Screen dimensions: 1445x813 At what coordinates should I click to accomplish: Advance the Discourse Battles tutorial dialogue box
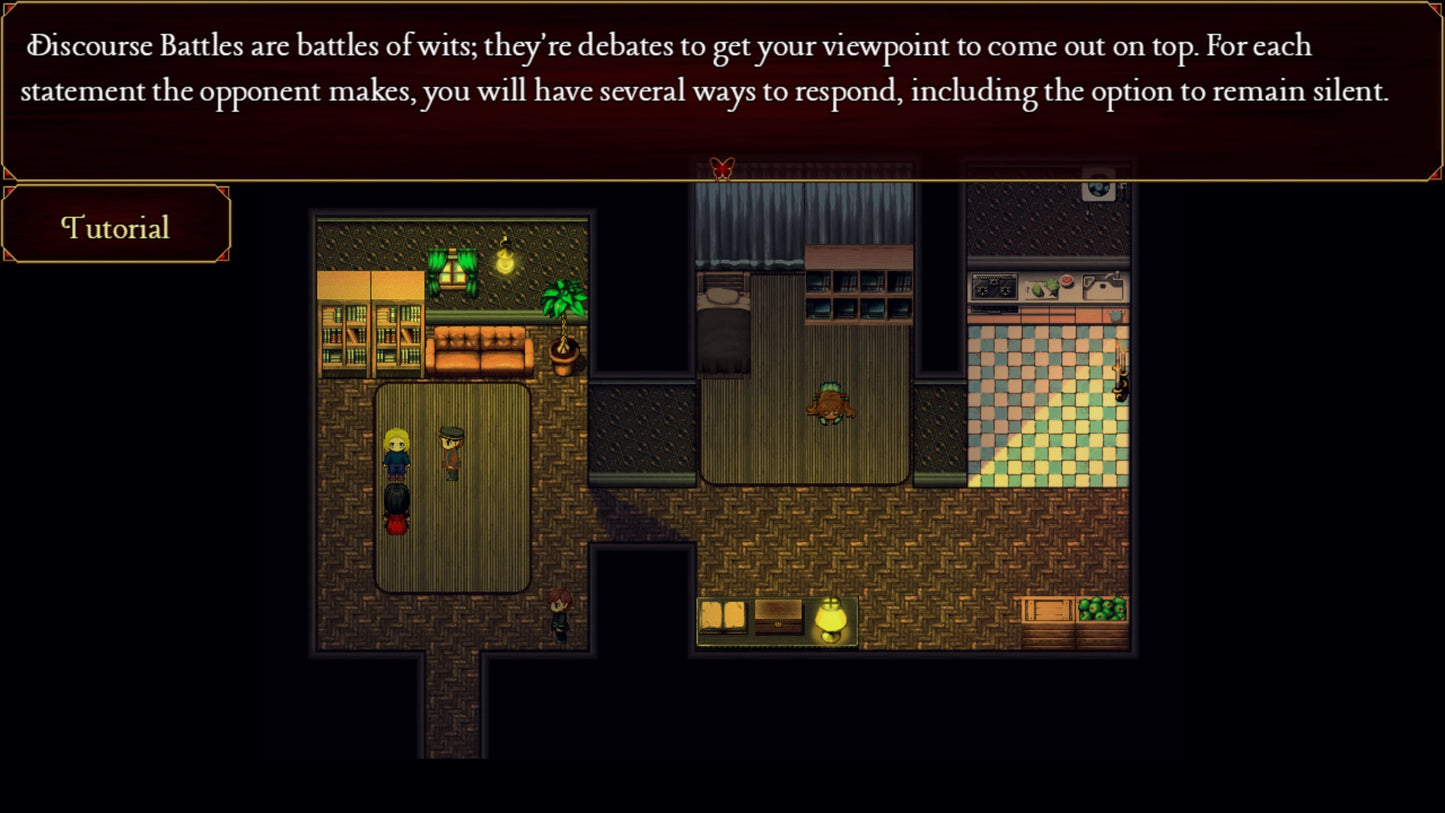tap(720, 90)
